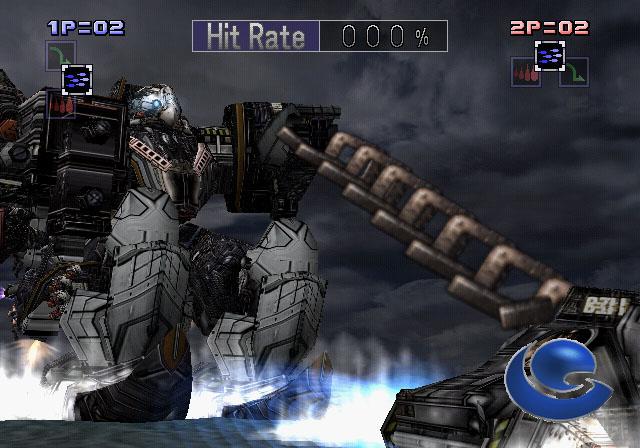Choose player two's red rockets weapon icon

tap(525, 72)
